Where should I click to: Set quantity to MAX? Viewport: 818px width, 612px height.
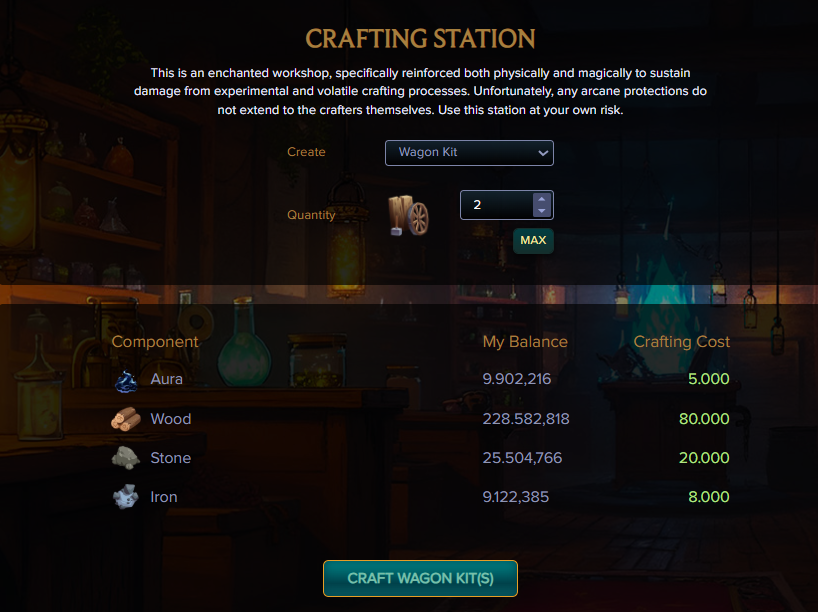pyautogui.click(x=533, y=240)
